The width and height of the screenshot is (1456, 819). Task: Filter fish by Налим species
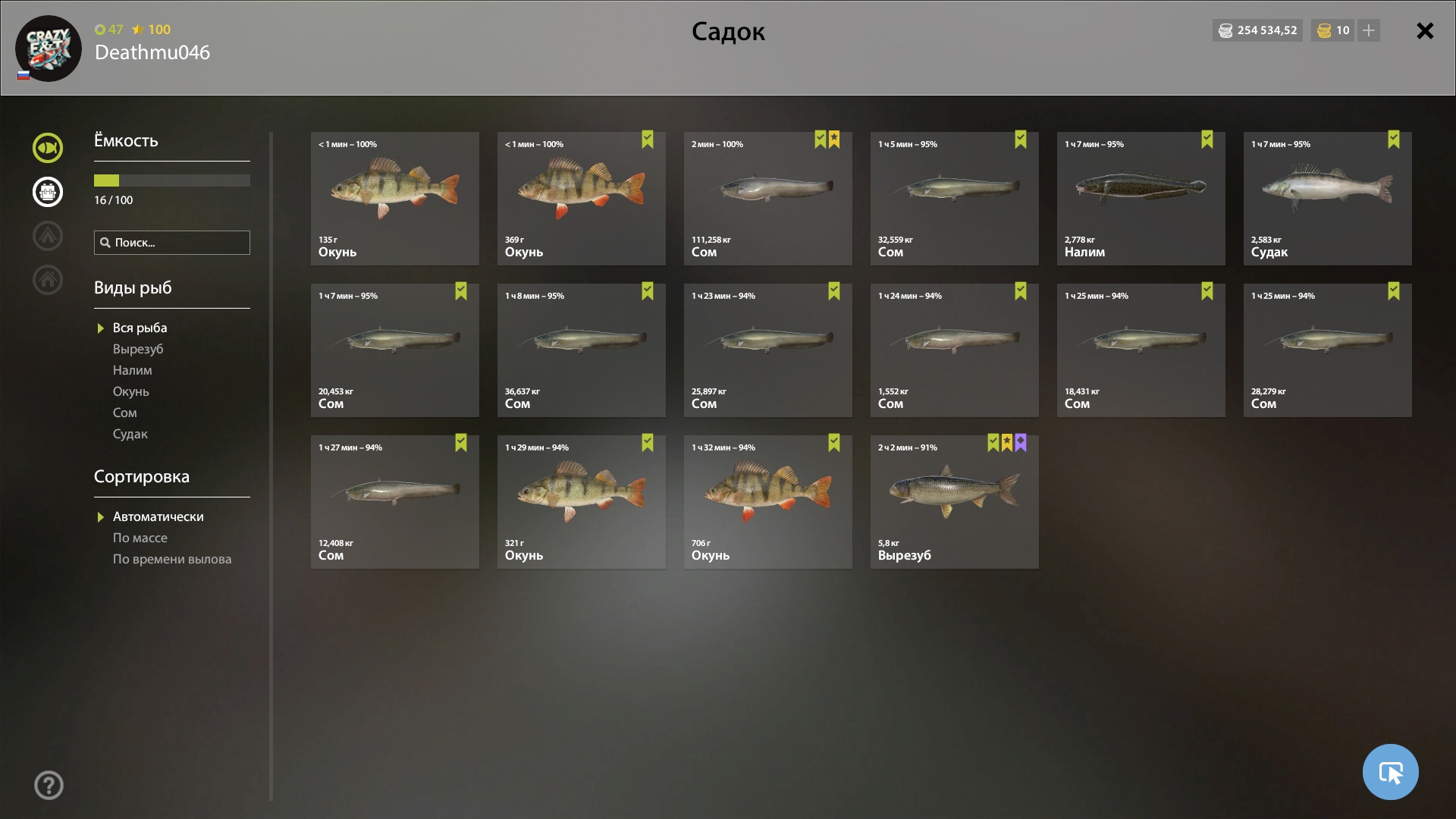click(x=133, y=370)
